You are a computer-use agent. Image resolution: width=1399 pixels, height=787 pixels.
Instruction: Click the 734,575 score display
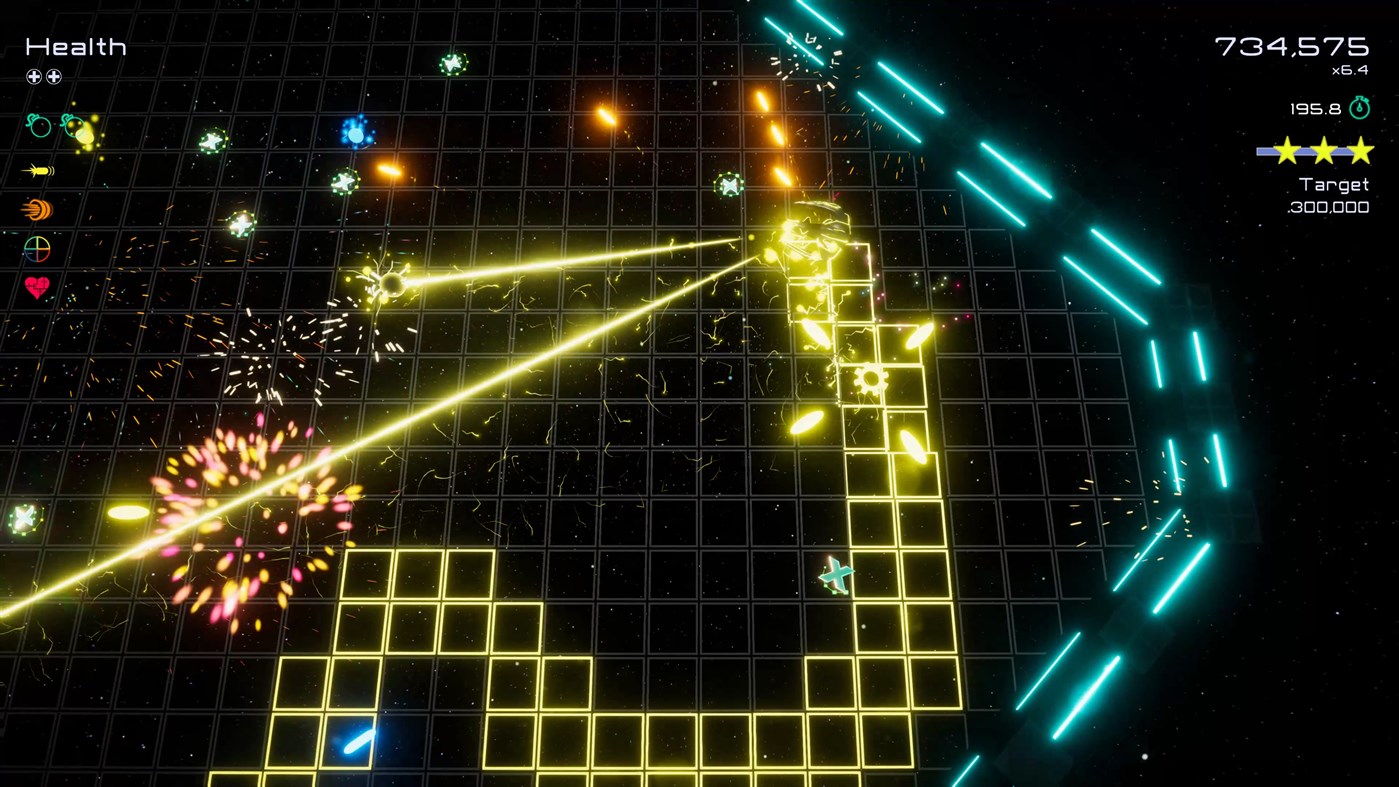pos(1291,45)
